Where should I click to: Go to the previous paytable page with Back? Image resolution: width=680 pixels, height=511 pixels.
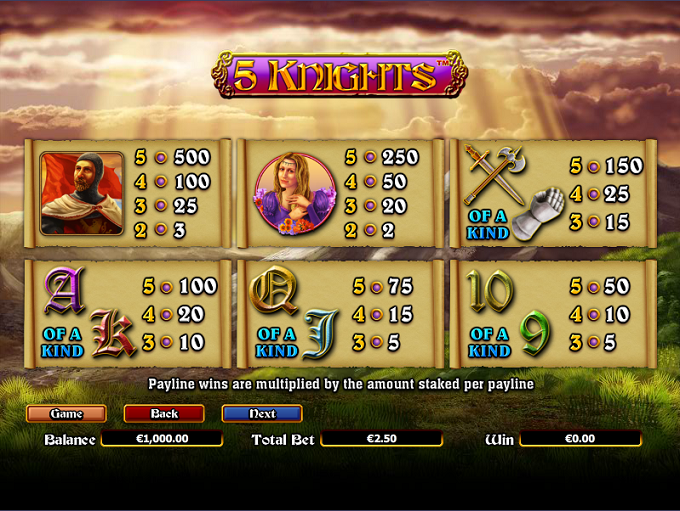(x=164, y=413)
